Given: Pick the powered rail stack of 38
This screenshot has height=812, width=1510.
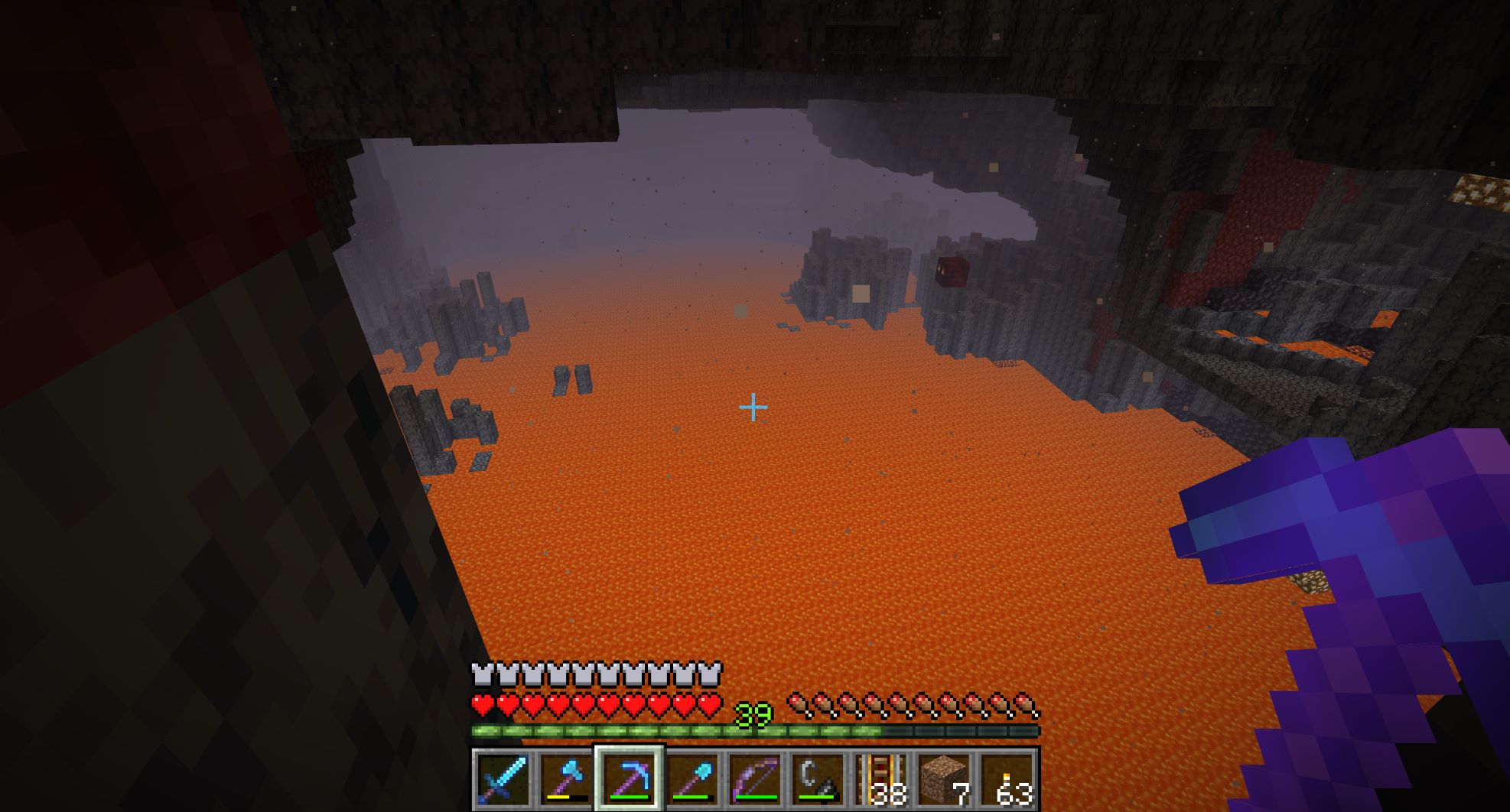Looking at the screenshot, I should [x=881, y=779].
